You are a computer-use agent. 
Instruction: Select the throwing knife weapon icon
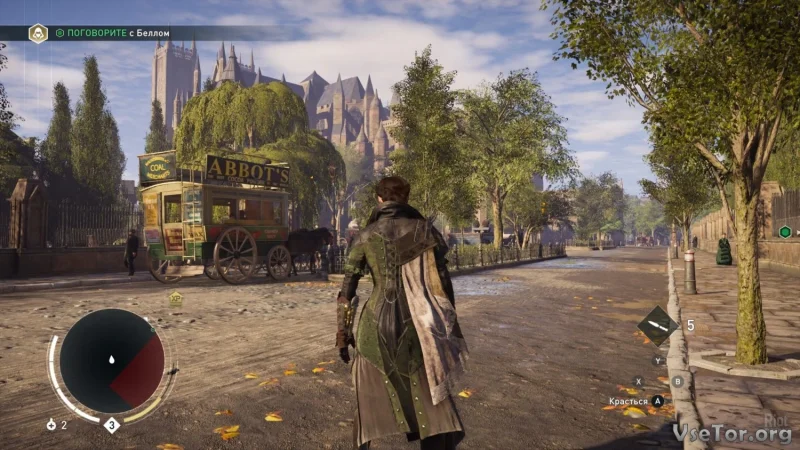coord(657,326)
